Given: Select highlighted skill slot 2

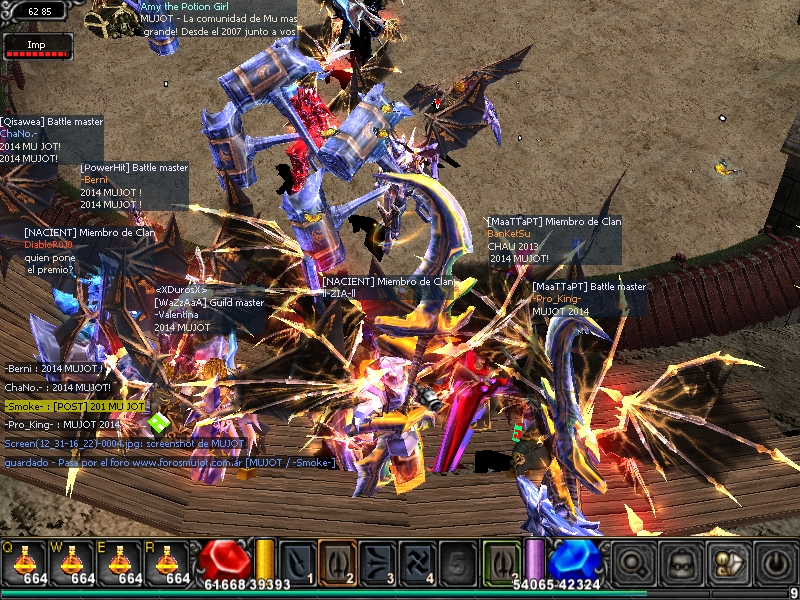Looking at the screenshot, I should [x=337, y=562].
